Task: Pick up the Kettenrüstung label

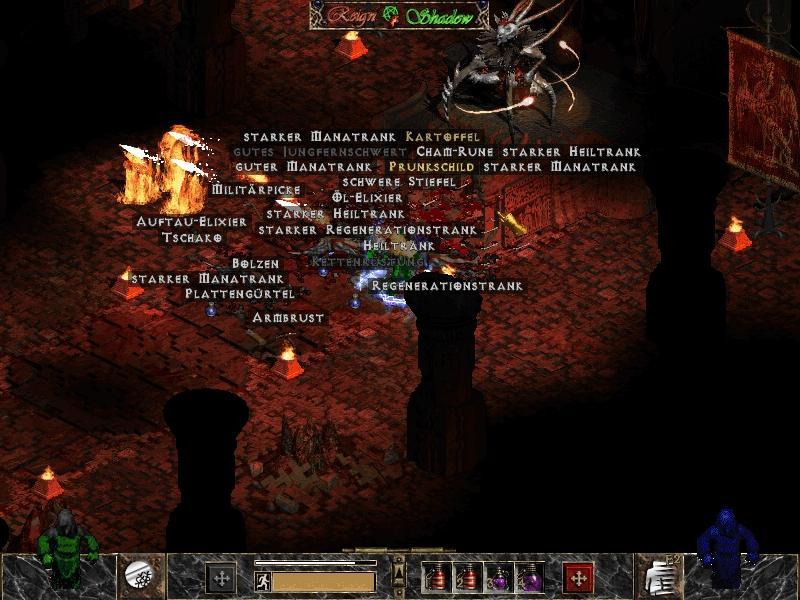Action: pos(369,260)
